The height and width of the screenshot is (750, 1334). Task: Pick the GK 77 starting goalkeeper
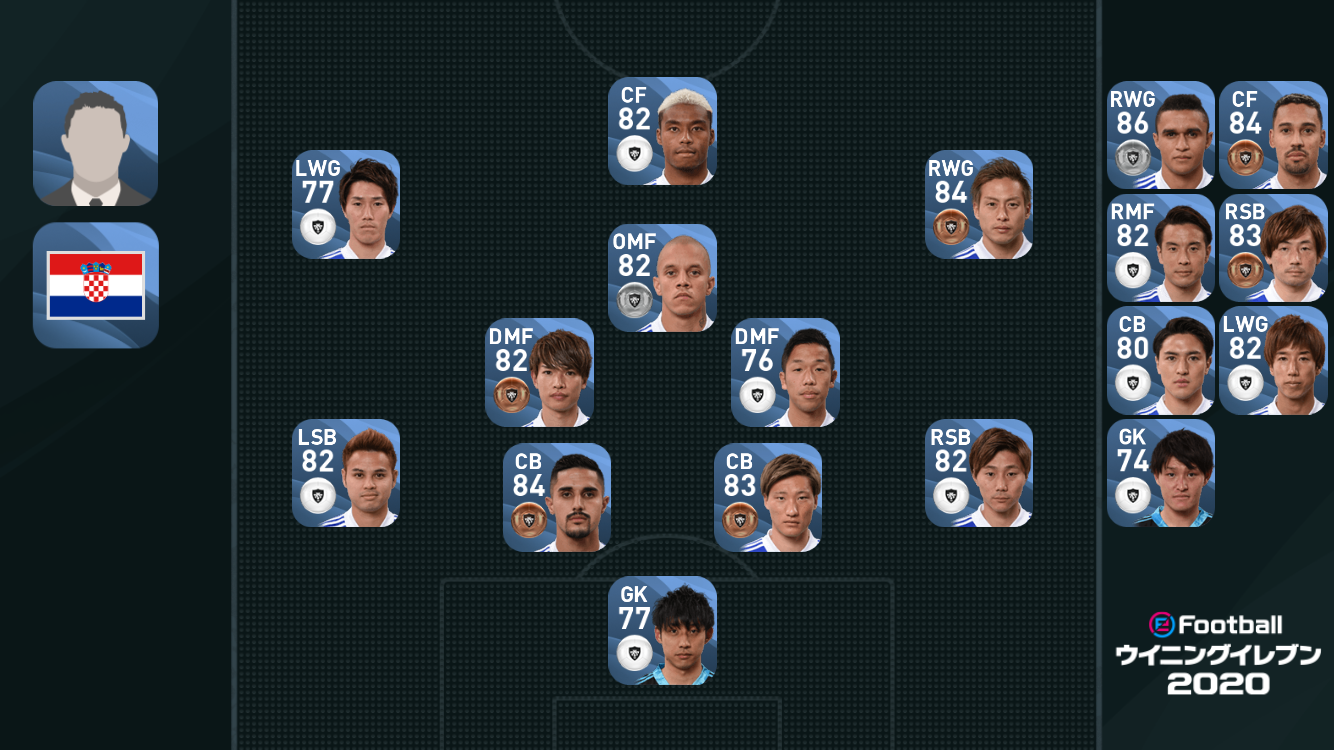[x=662, y=630]
